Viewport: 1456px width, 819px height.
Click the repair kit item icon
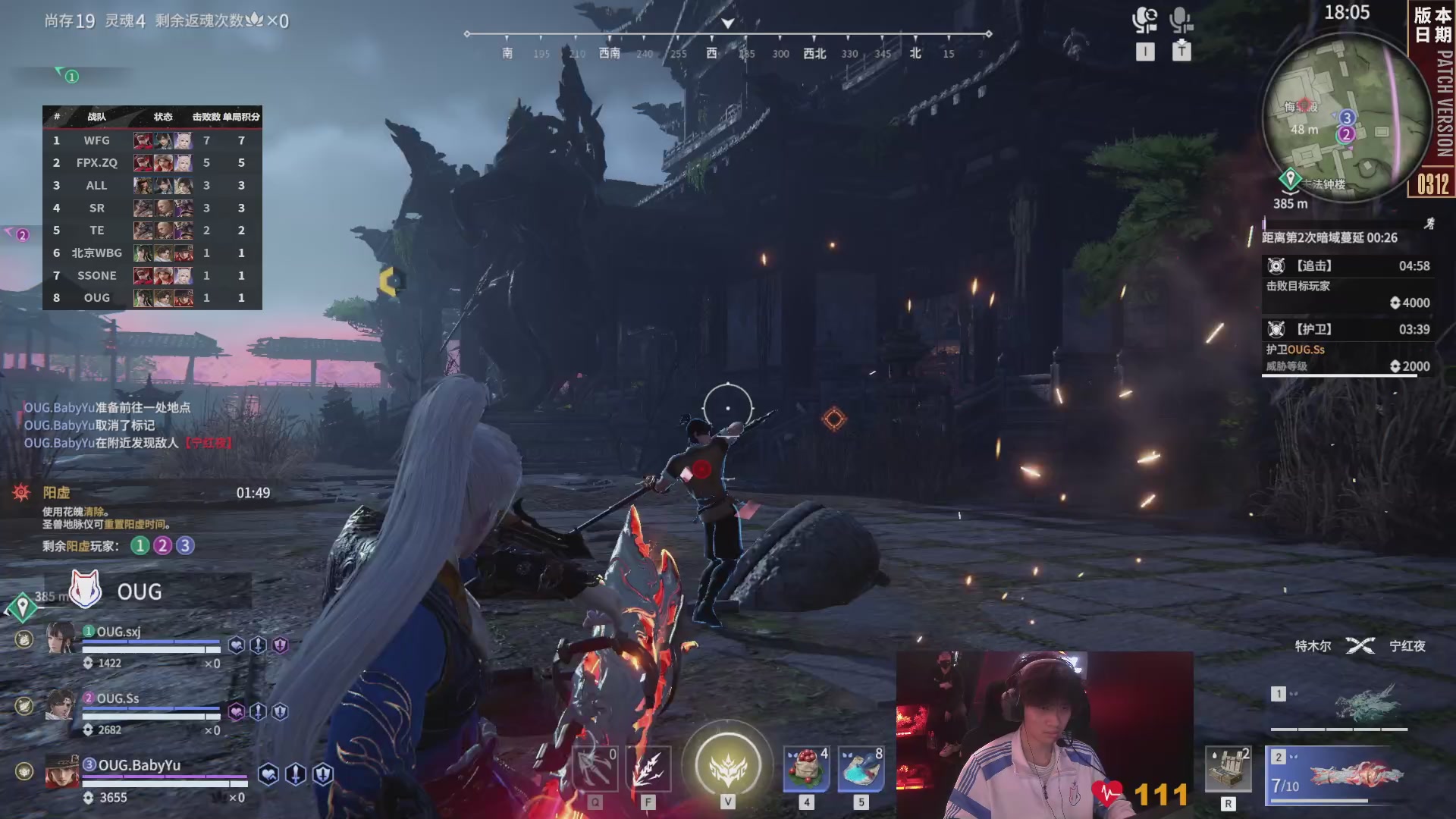[1228, 770]
